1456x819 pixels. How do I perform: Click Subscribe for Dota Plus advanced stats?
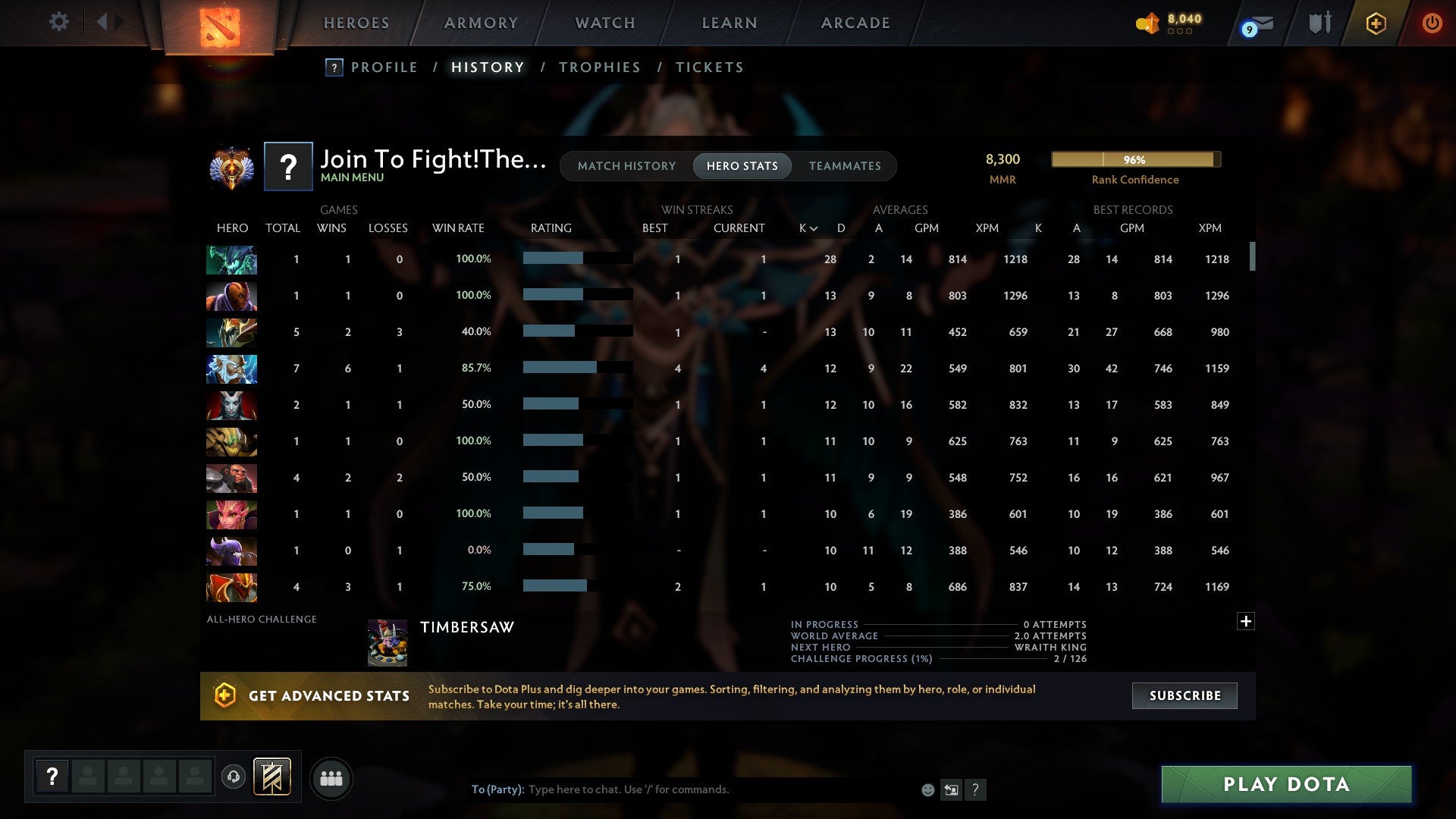[x=1184, y=695]
